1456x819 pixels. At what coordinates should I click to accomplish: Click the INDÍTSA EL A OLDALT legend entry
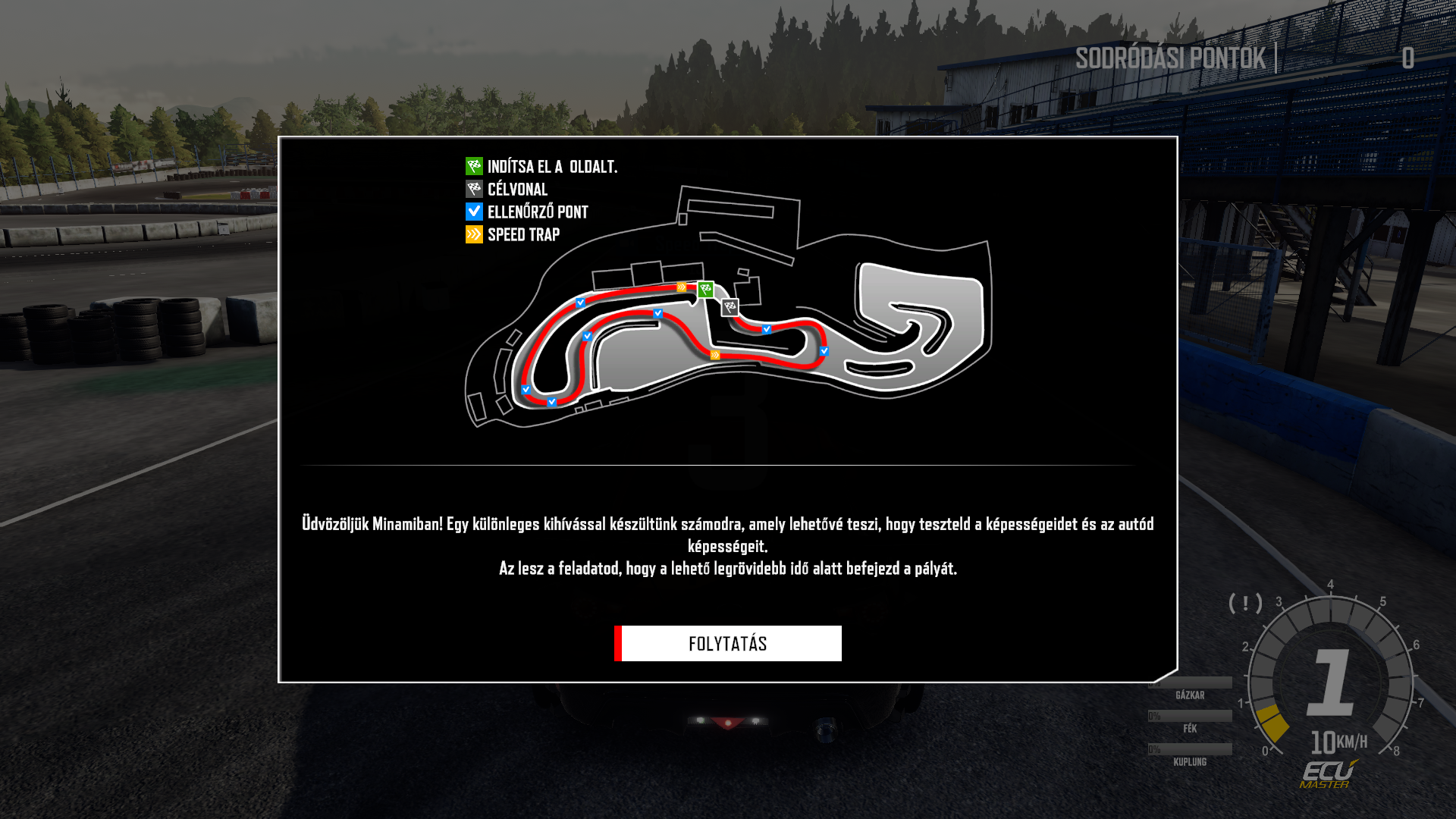(541, 167)
